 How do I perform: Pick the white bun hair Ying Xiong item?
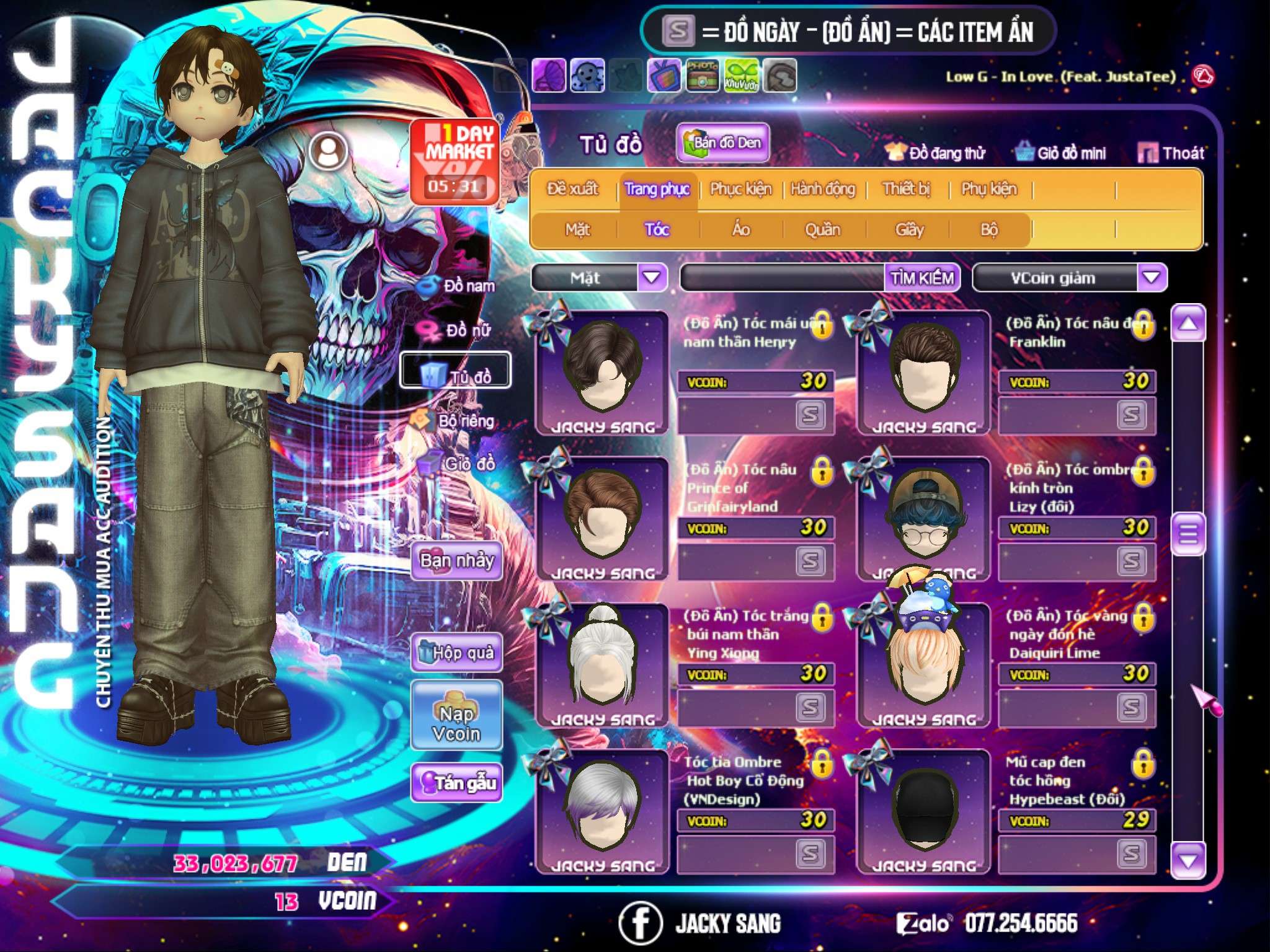(602, 664)
